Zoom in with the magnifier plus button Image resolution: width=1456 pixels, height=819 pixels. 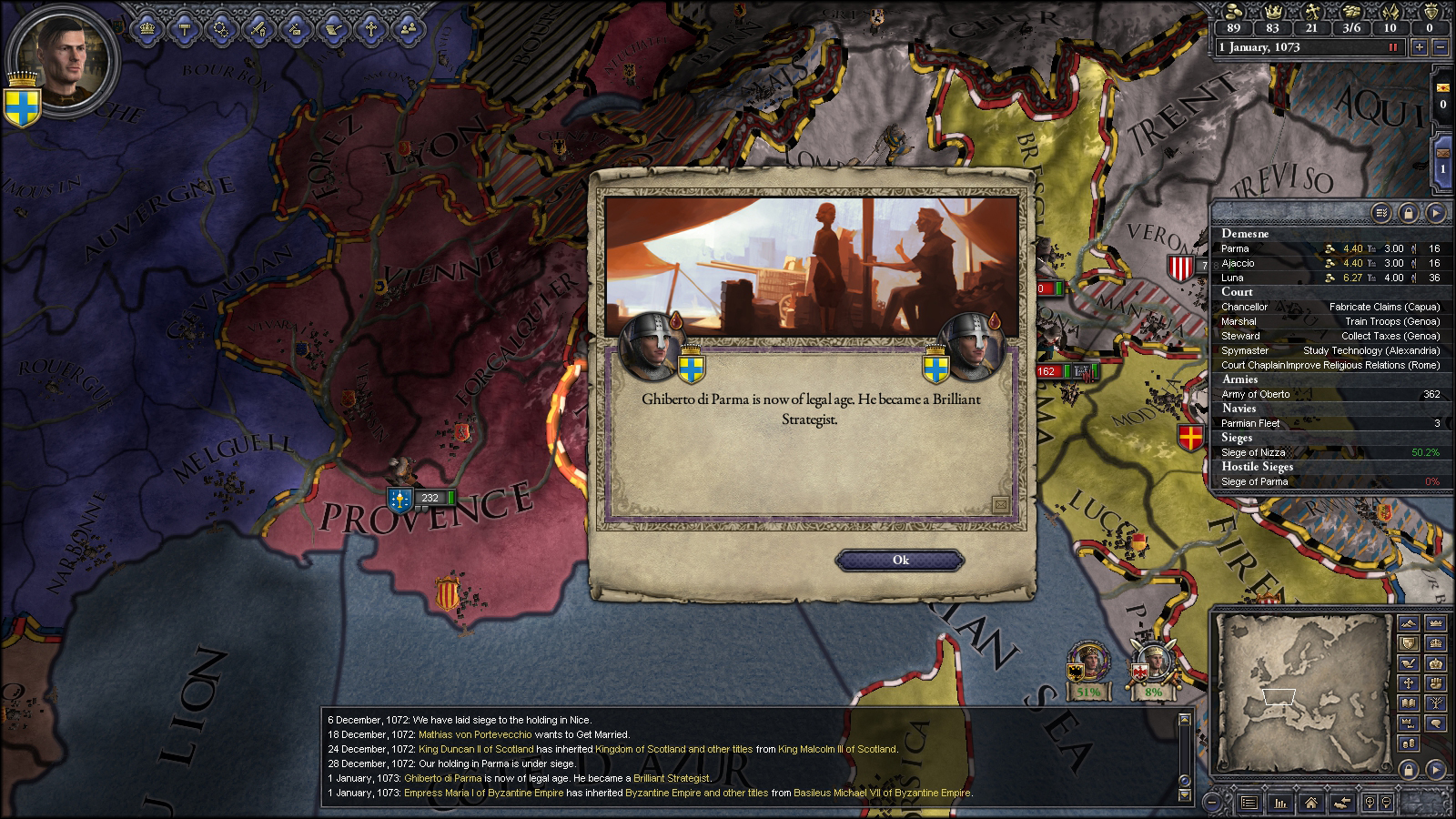[x=1370, y=803]
